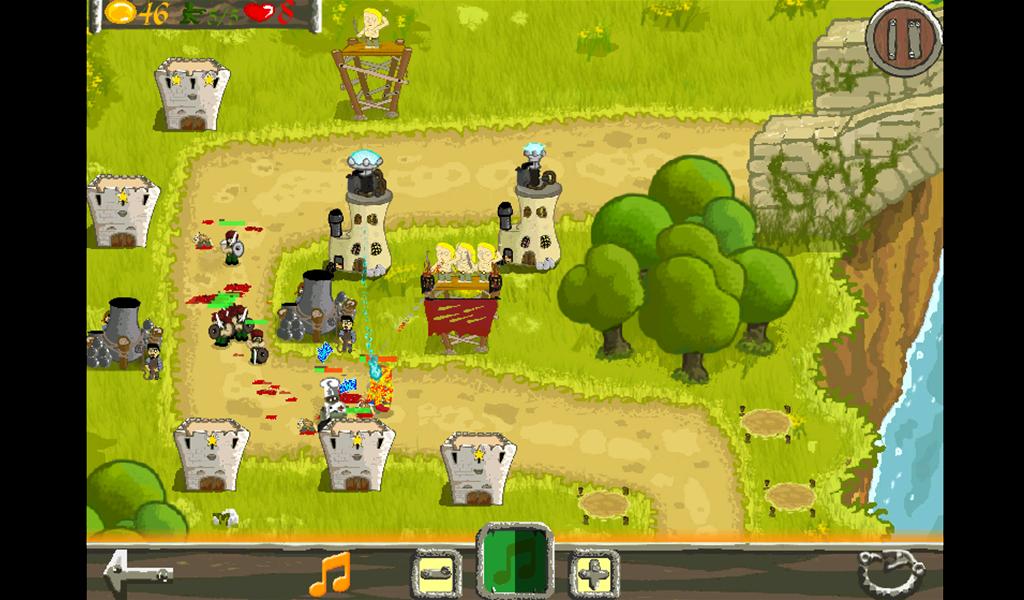This screenshot has width=1024, height=600.
Task: Click the back arrow in the bottom bar
Action: tap(137, 573)
